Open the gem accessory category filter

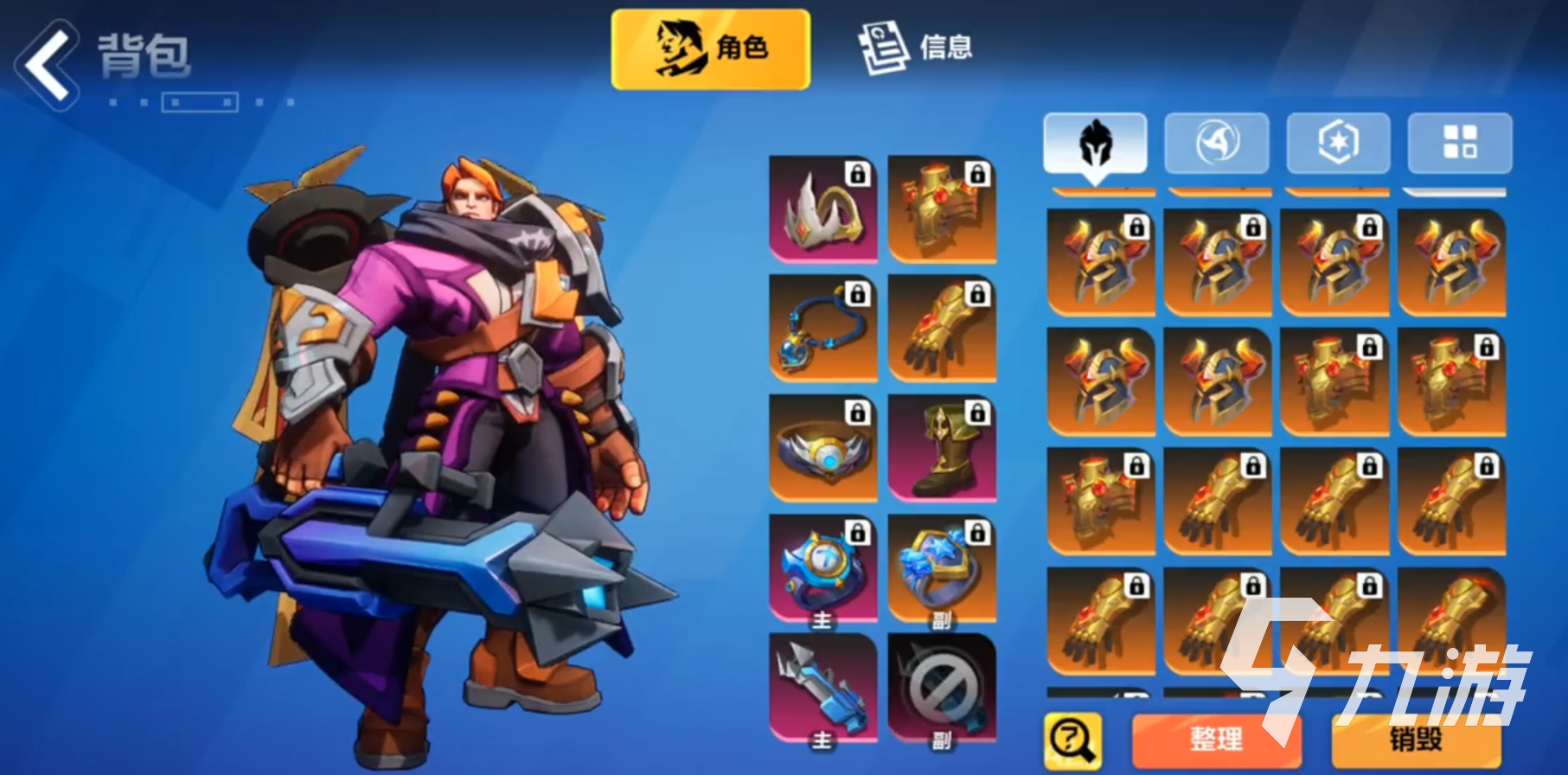click(x=1339, y=144)
